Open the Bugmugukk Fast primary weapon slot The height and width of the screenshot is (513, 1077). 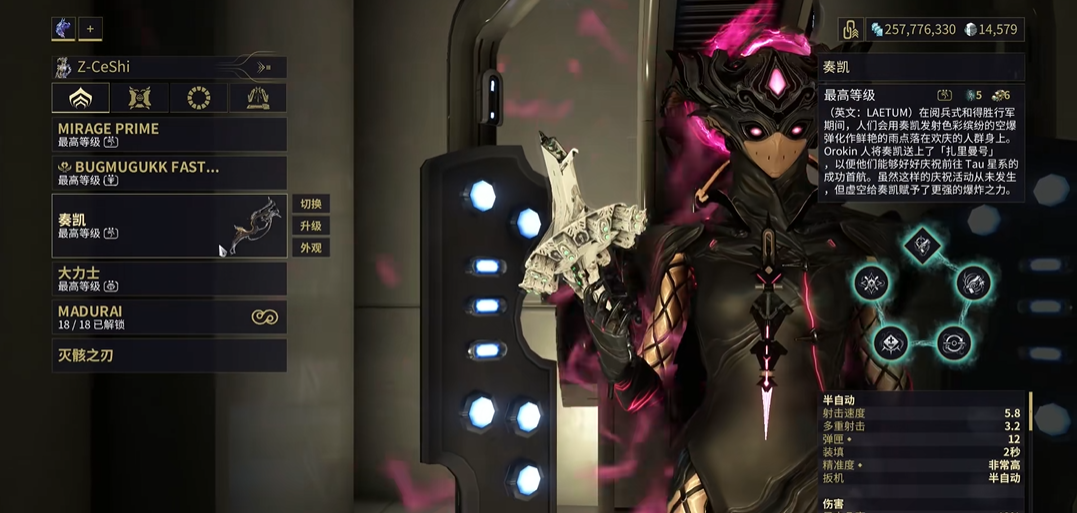pos(169,172)
